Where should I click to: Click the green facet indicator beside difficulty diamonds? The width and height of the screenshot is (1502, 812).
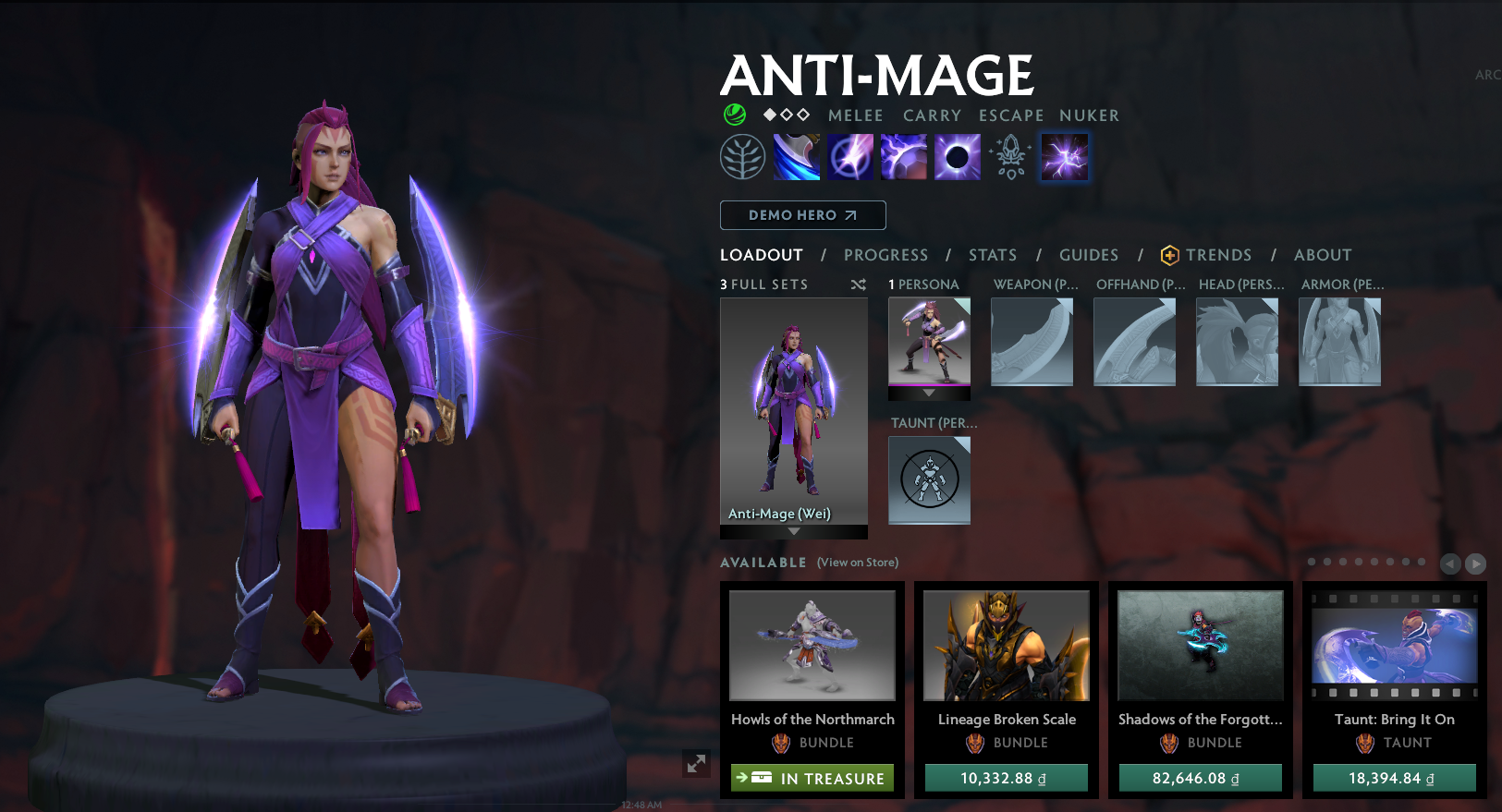[x=733, y=115]
